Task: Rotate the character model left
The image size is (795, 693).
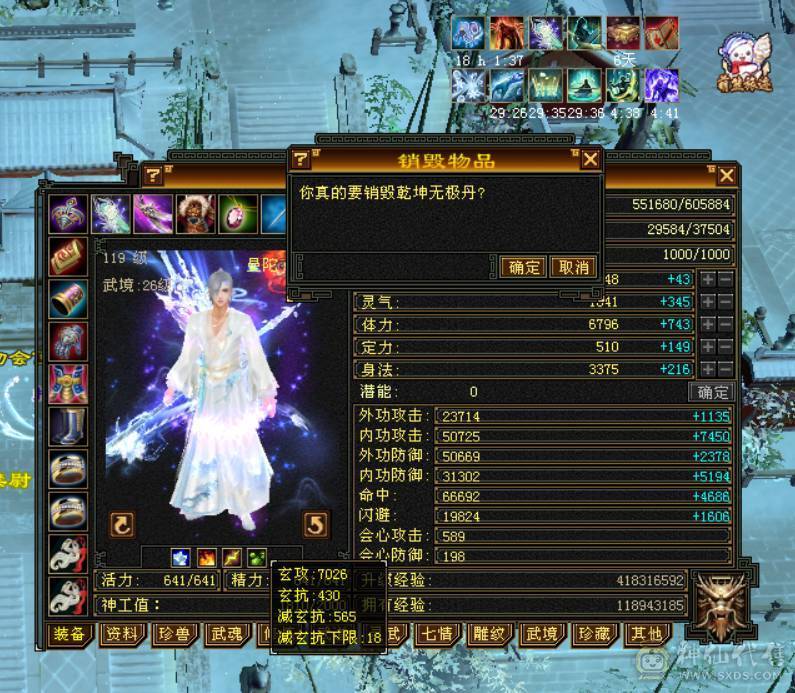Action: [122, 523]
